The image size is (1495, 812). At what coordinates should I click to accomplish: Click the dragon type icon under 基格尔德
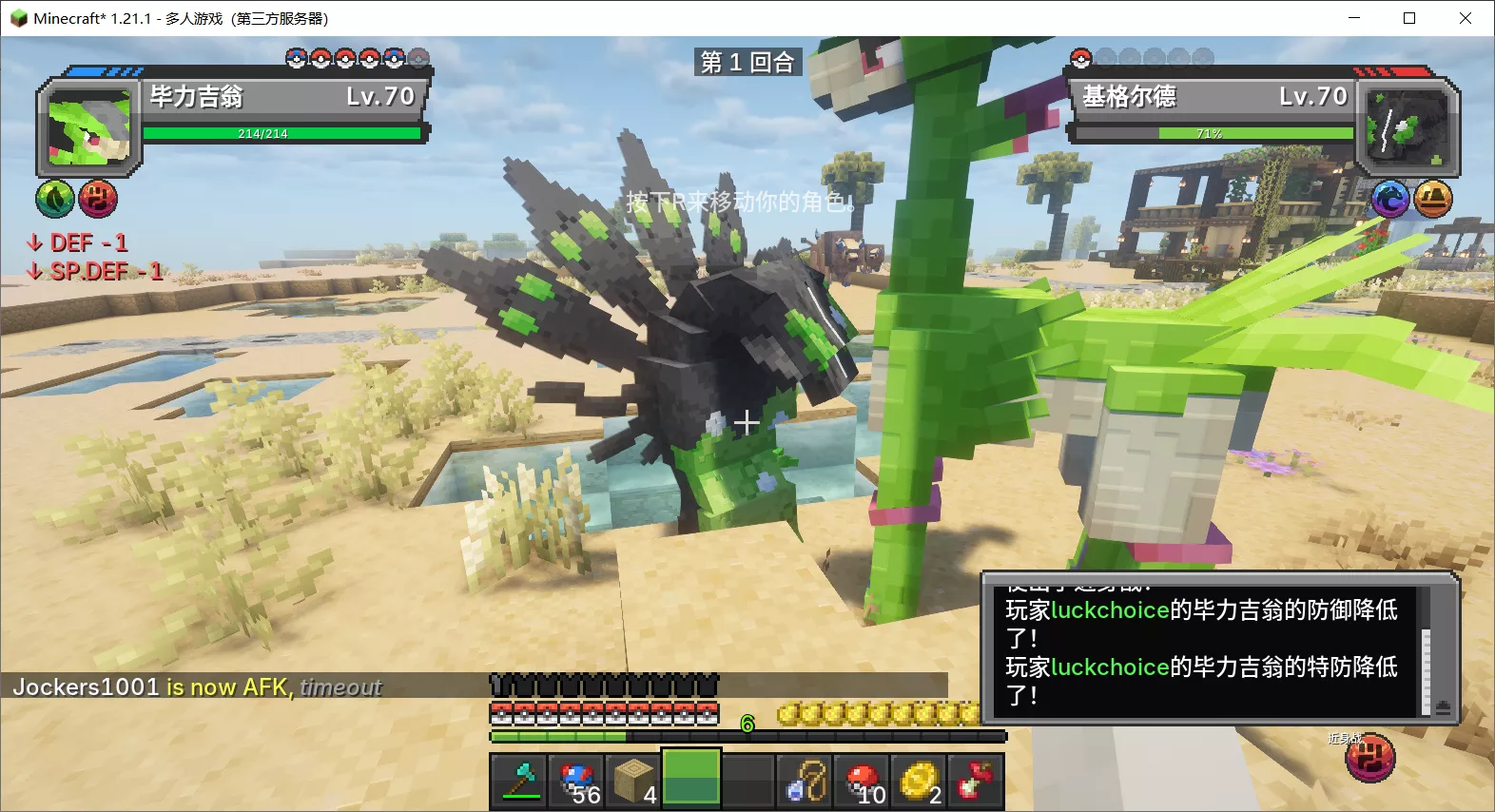pos(1390,199)
